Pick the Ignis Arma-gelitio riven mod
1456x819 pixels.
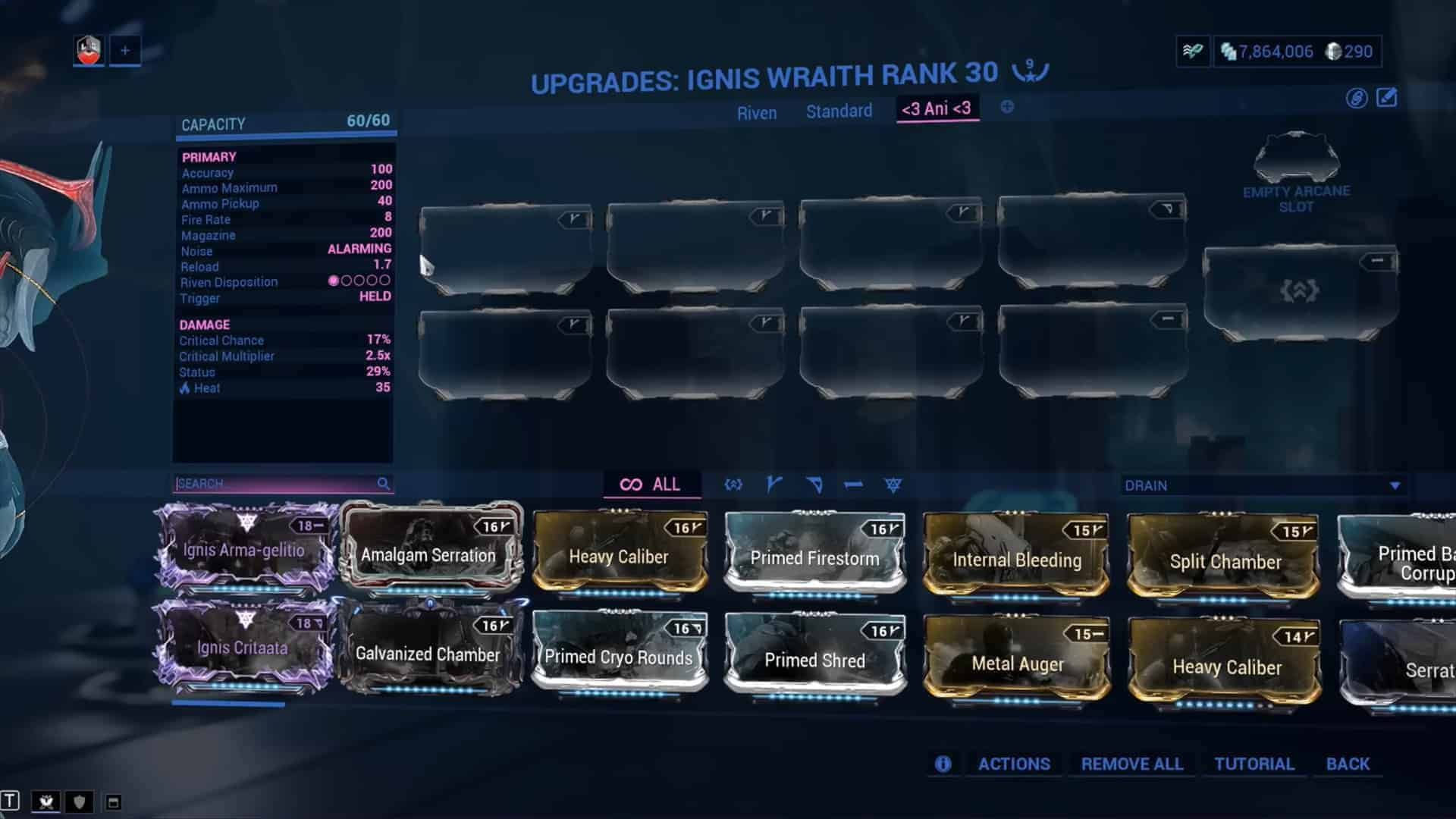pyautogui.click(x=243, y=550)
